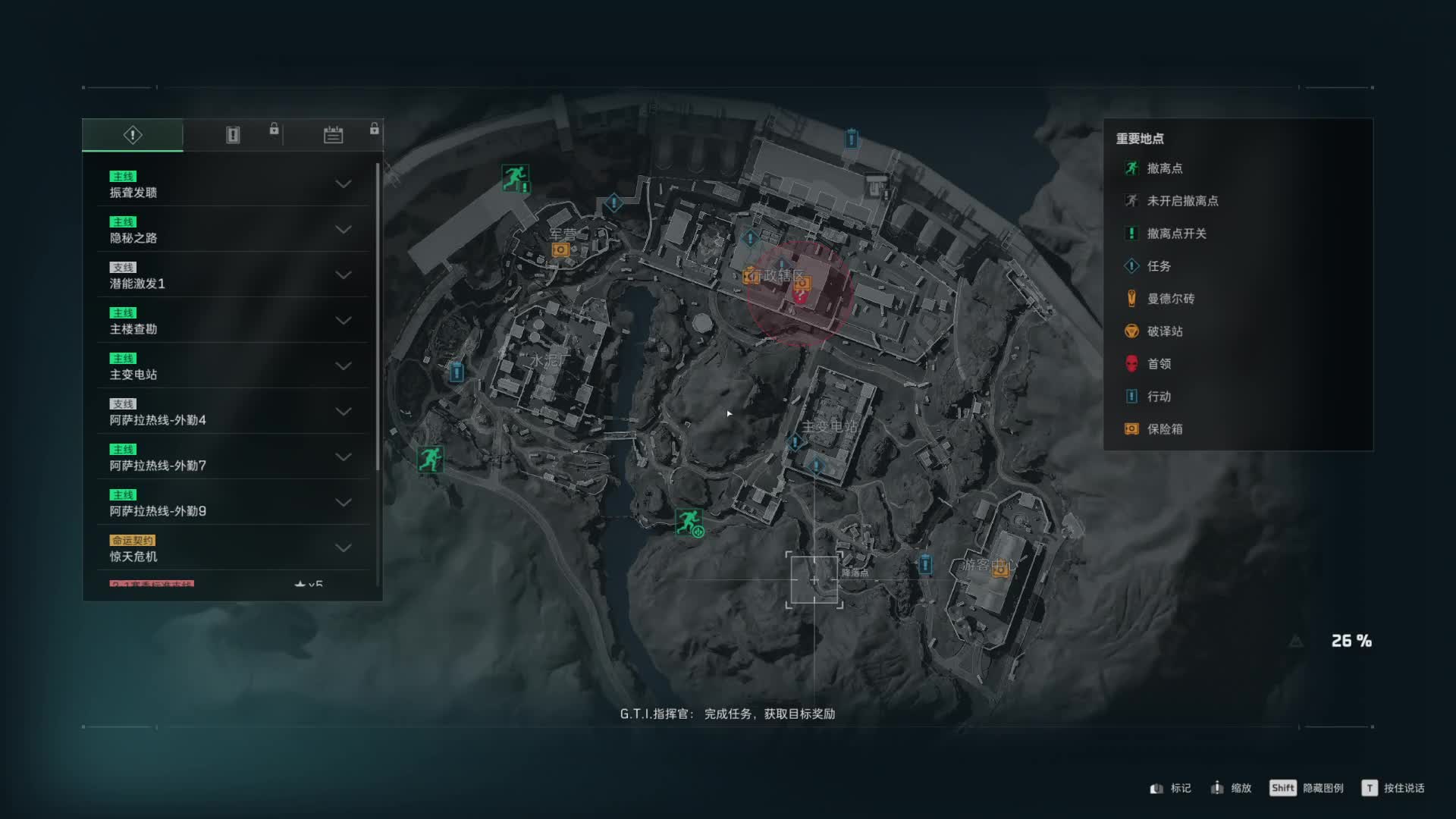
Task: Choose the 未开启撤离点 legend entry
Action: (x=1181, y=201)
